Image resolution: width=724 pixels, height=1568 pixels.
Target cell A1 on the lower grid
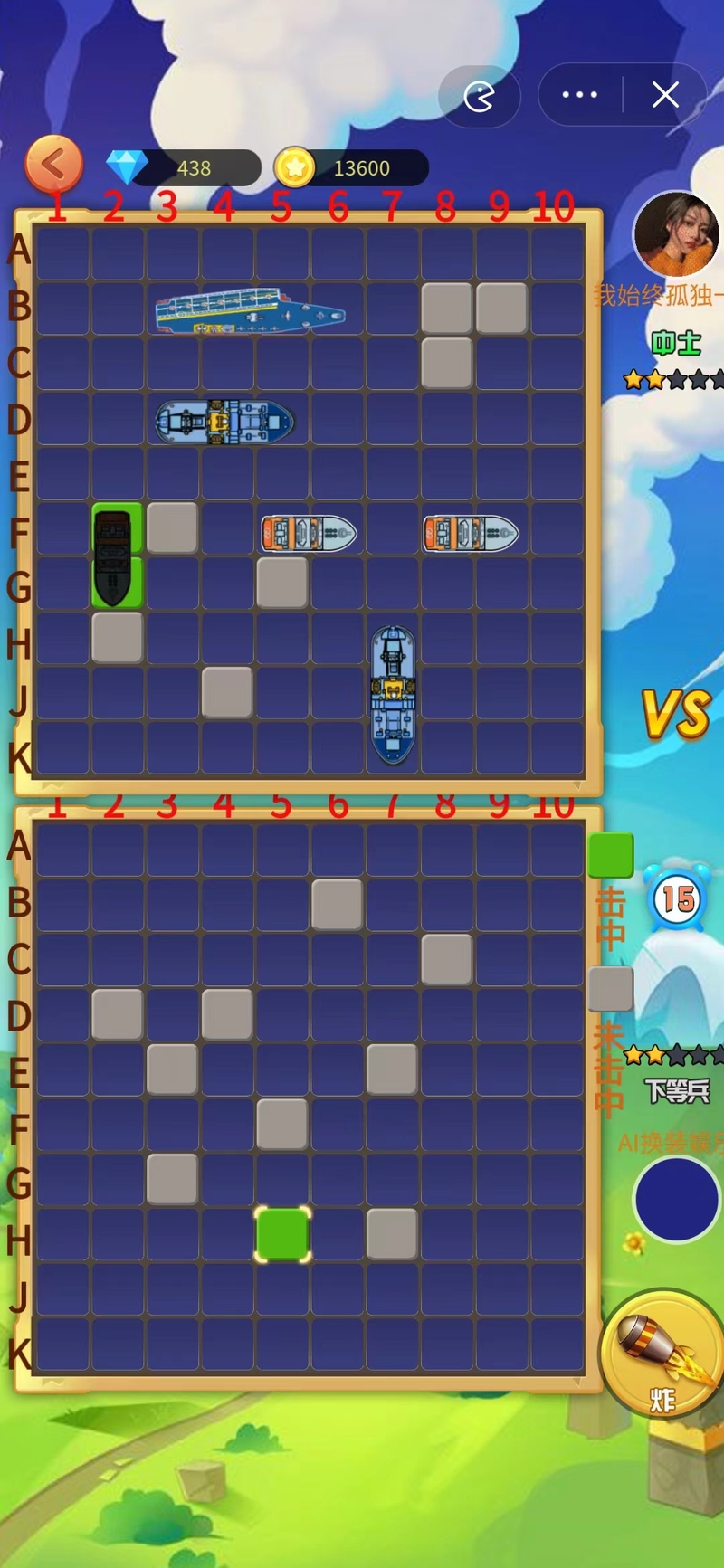62,851
